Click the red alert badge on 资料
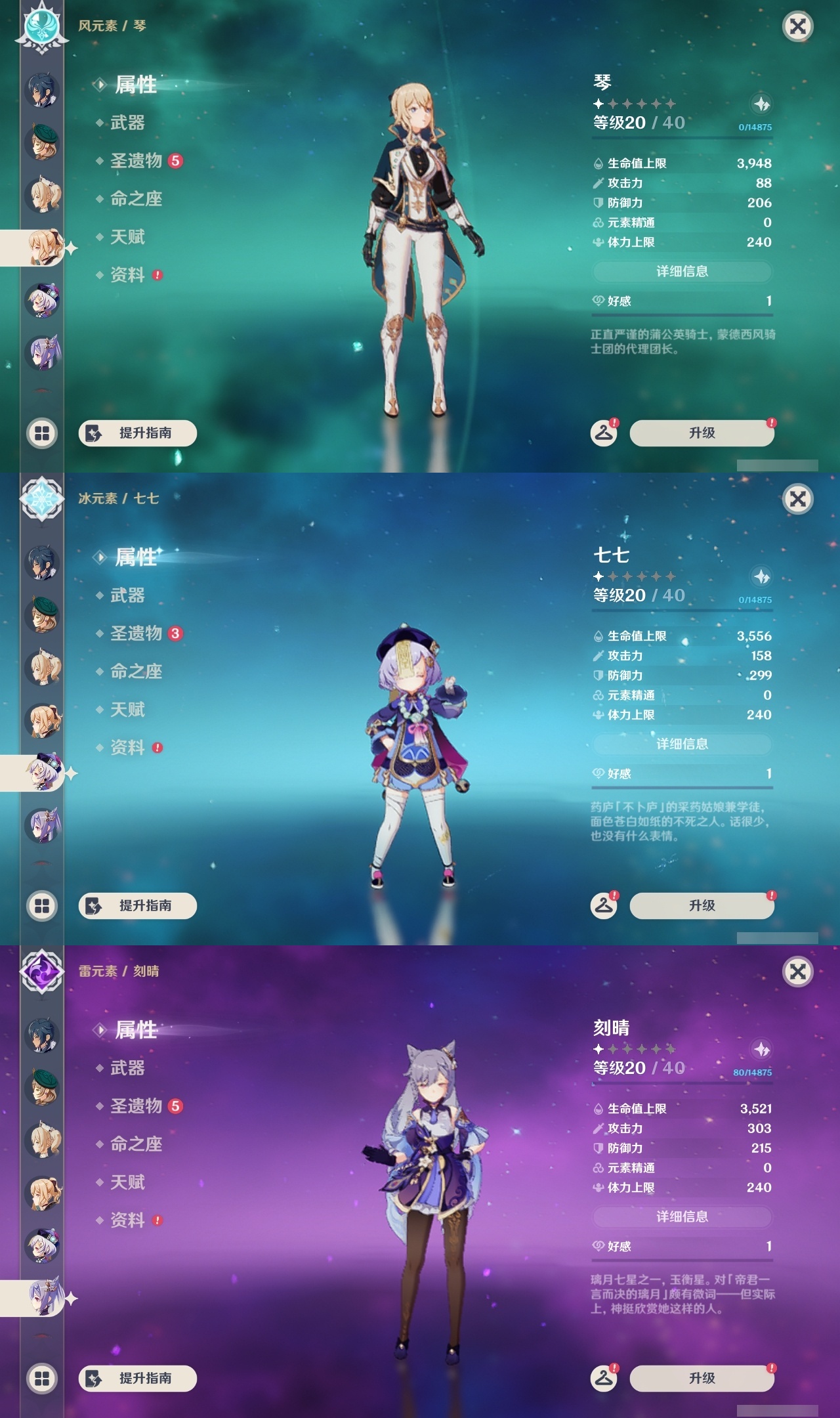Viewport: 840px width, 1418px height. (x=158, y=276)
